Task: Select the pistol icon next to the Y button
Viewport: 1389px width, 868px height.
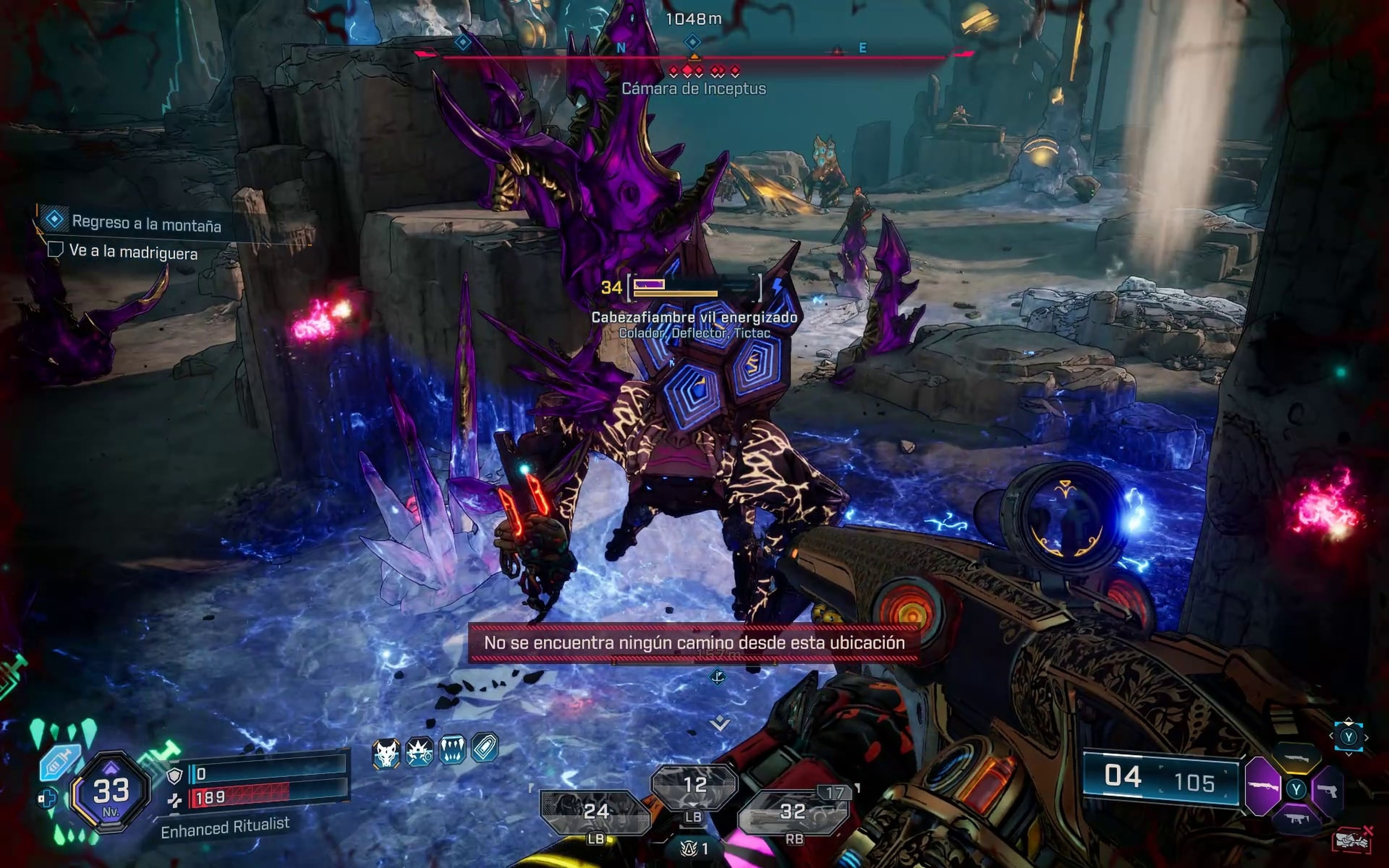Action: [1328, 791]
